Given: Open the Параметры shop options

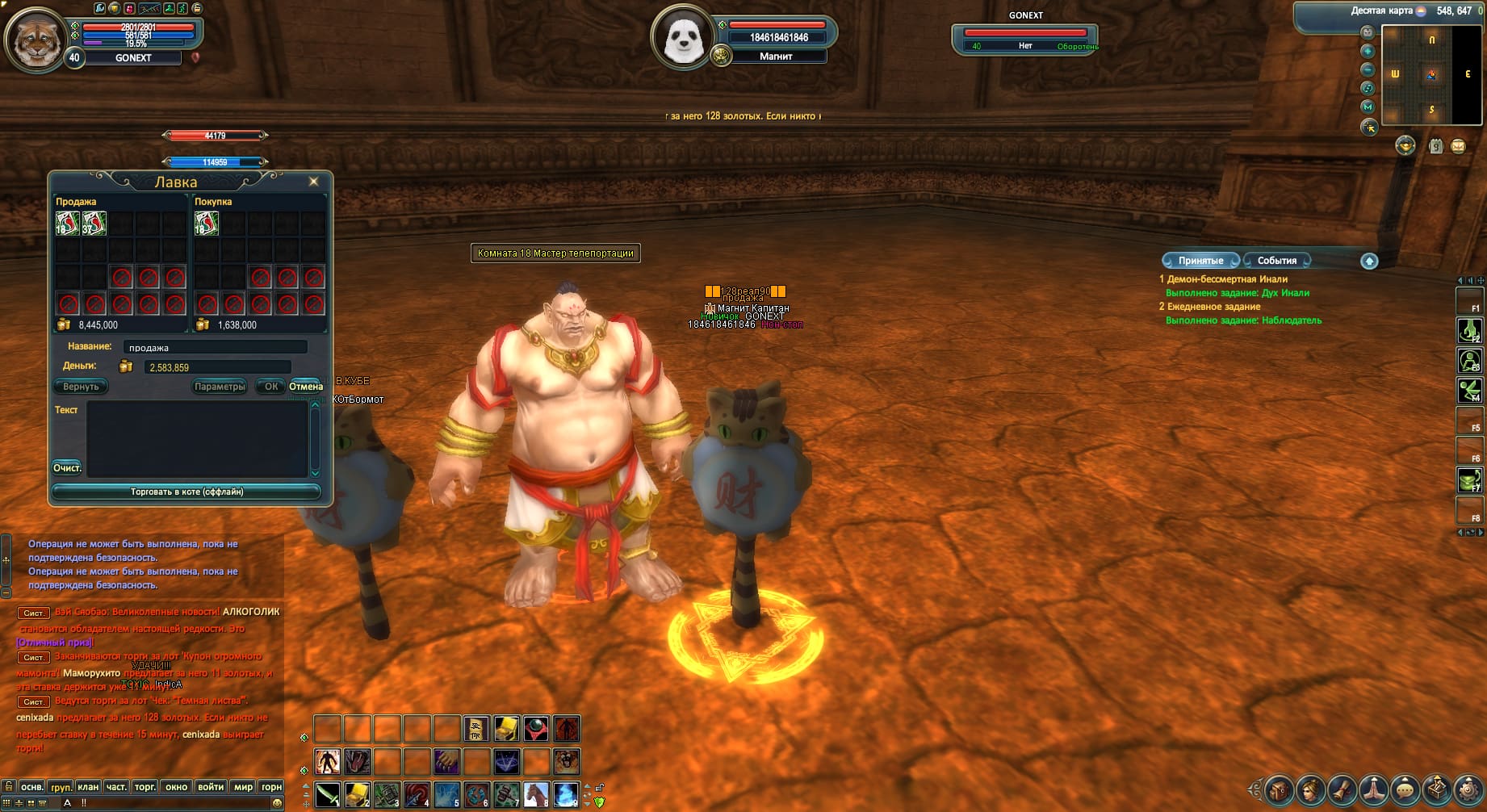Looking at the screenshot, I should pyautogui.click(x=220, y=387).
